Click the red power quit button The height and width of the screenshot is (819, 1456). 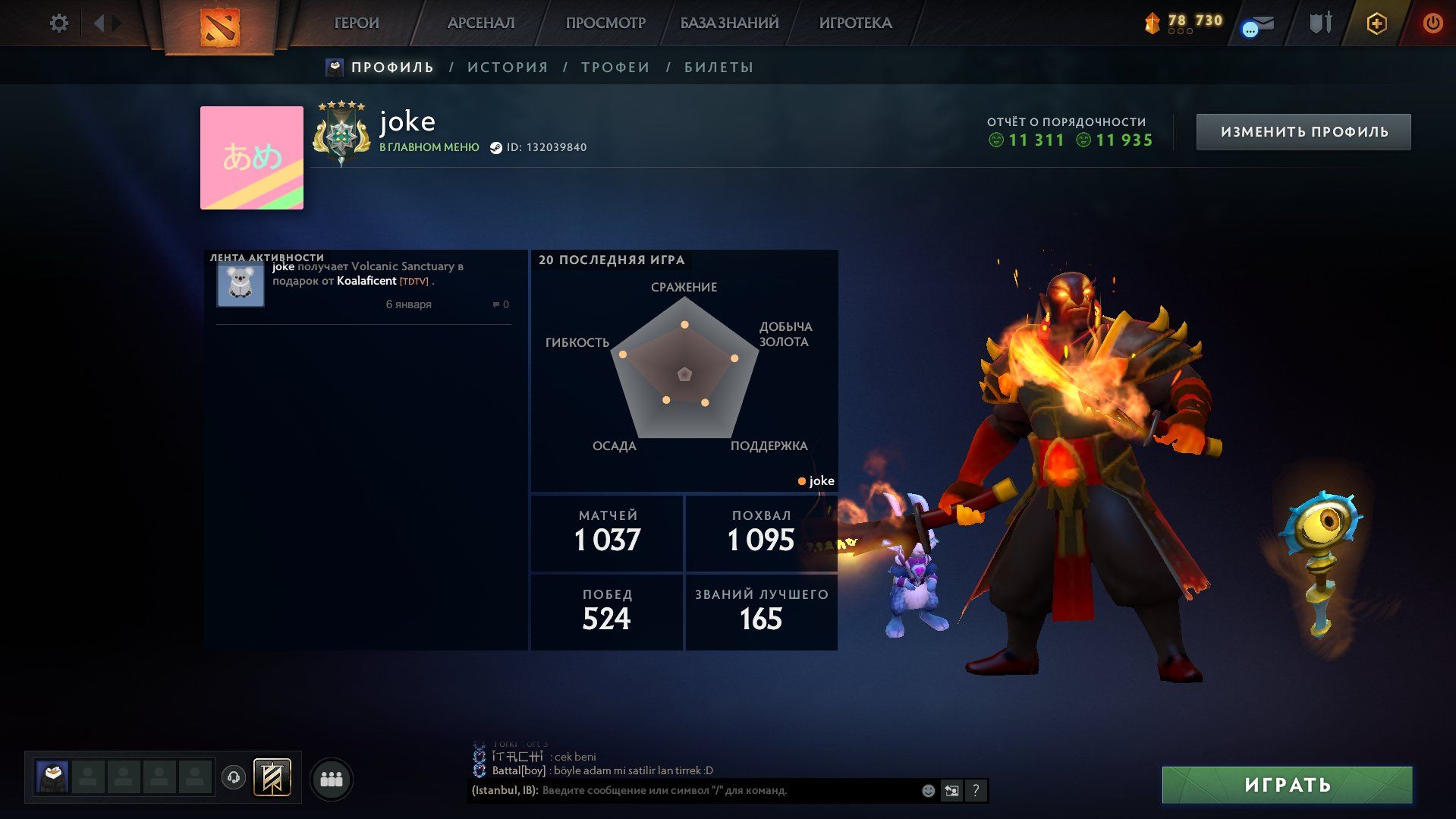point(1432,23)
